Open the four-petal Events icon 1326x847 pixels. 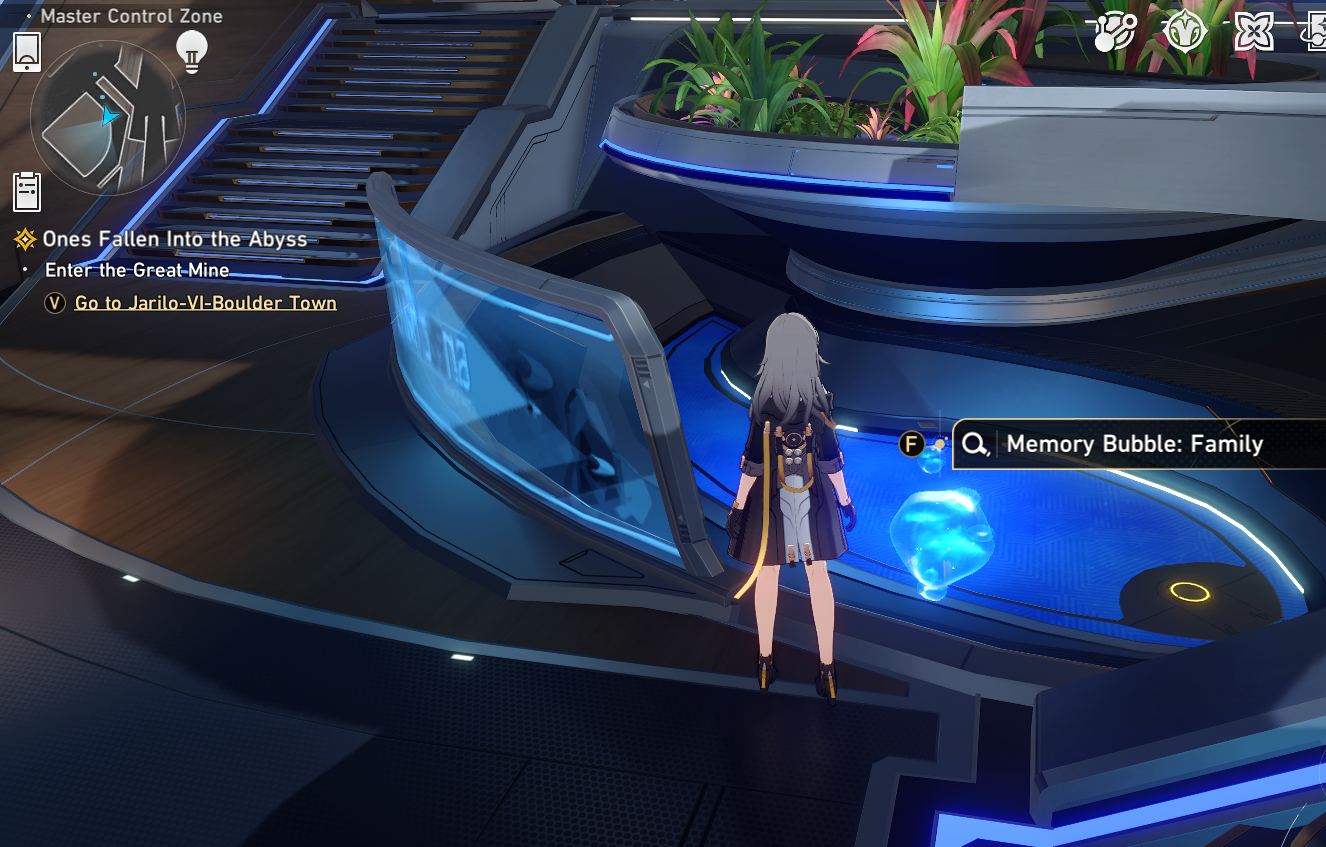pyautogui.click(x=1252, y=31)
